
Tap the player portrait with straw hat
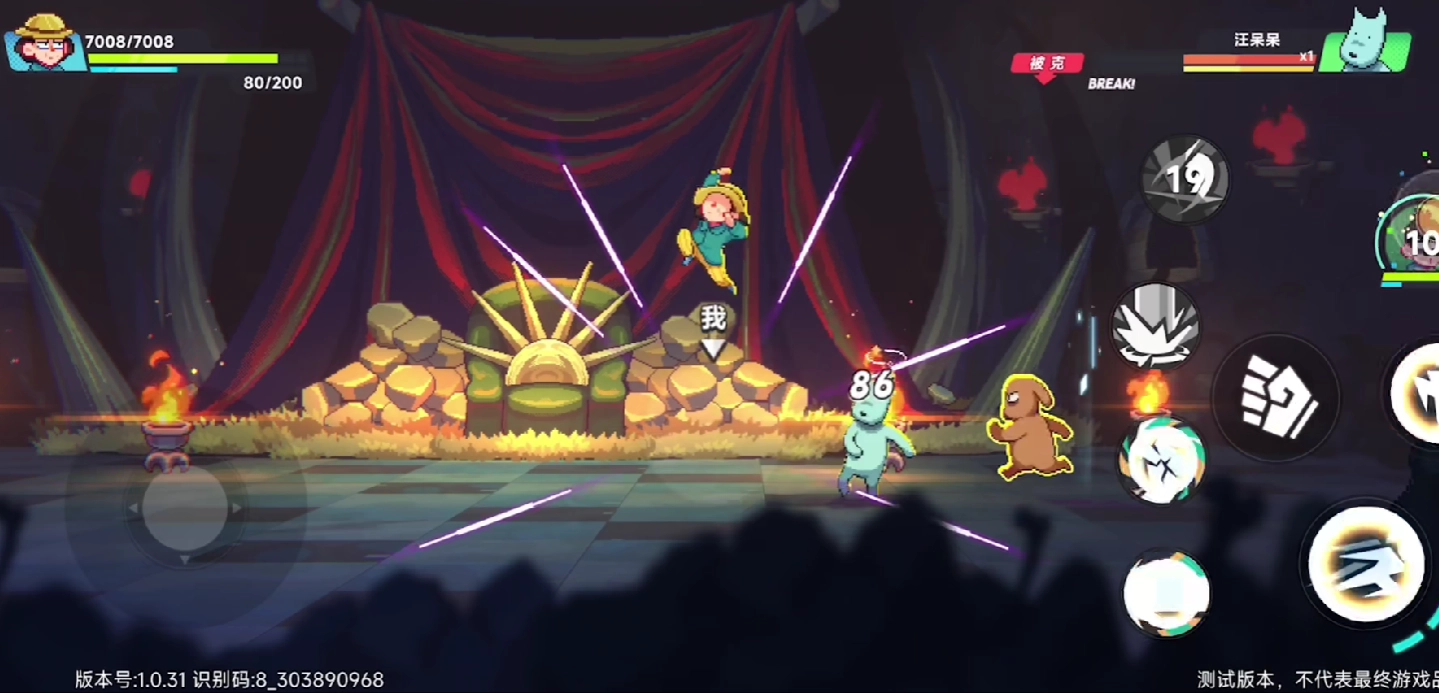tap(45, 43)
